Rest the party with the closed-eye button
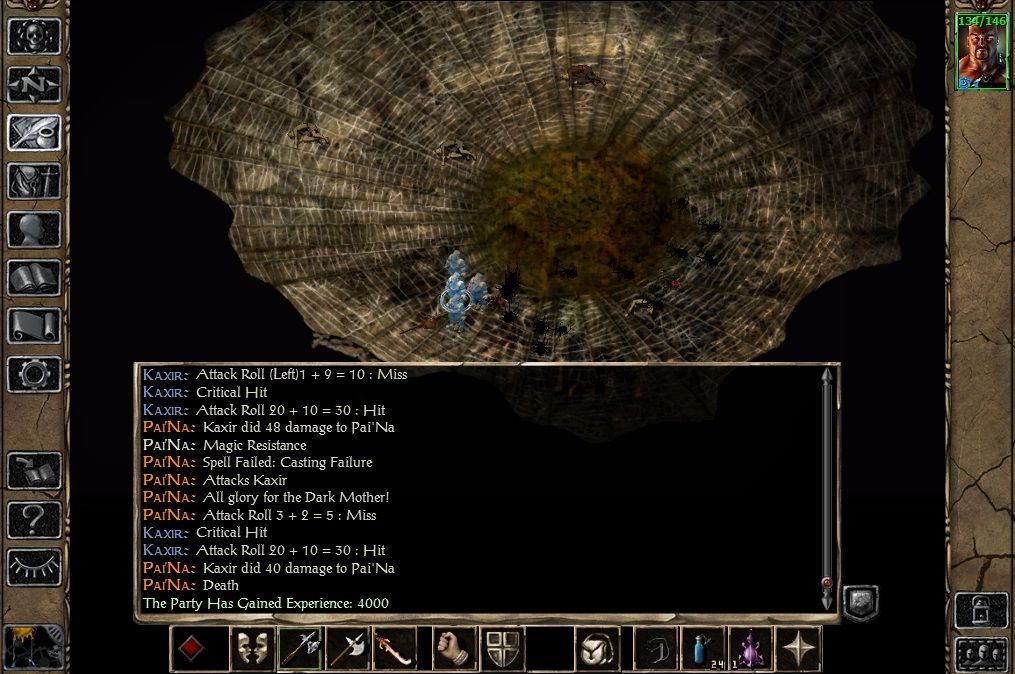Image resolution: width=1015 pixels, height=674 pixels. point(34,566)
